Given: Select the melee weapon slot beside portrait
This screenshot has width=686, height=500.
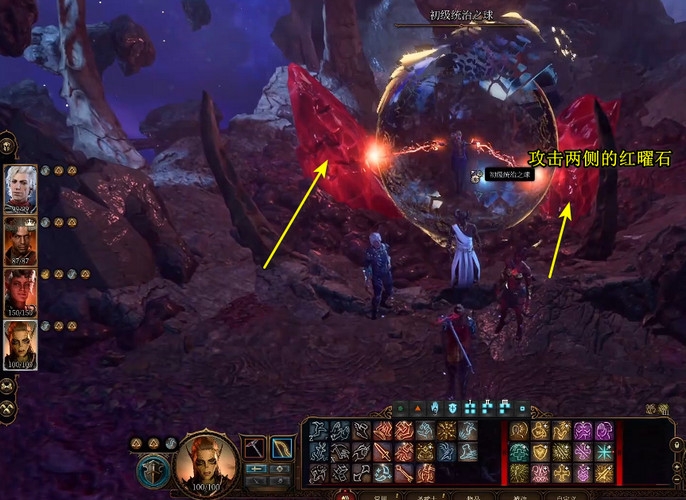Looking at the screenshot, I should click(x=254, y=447).
